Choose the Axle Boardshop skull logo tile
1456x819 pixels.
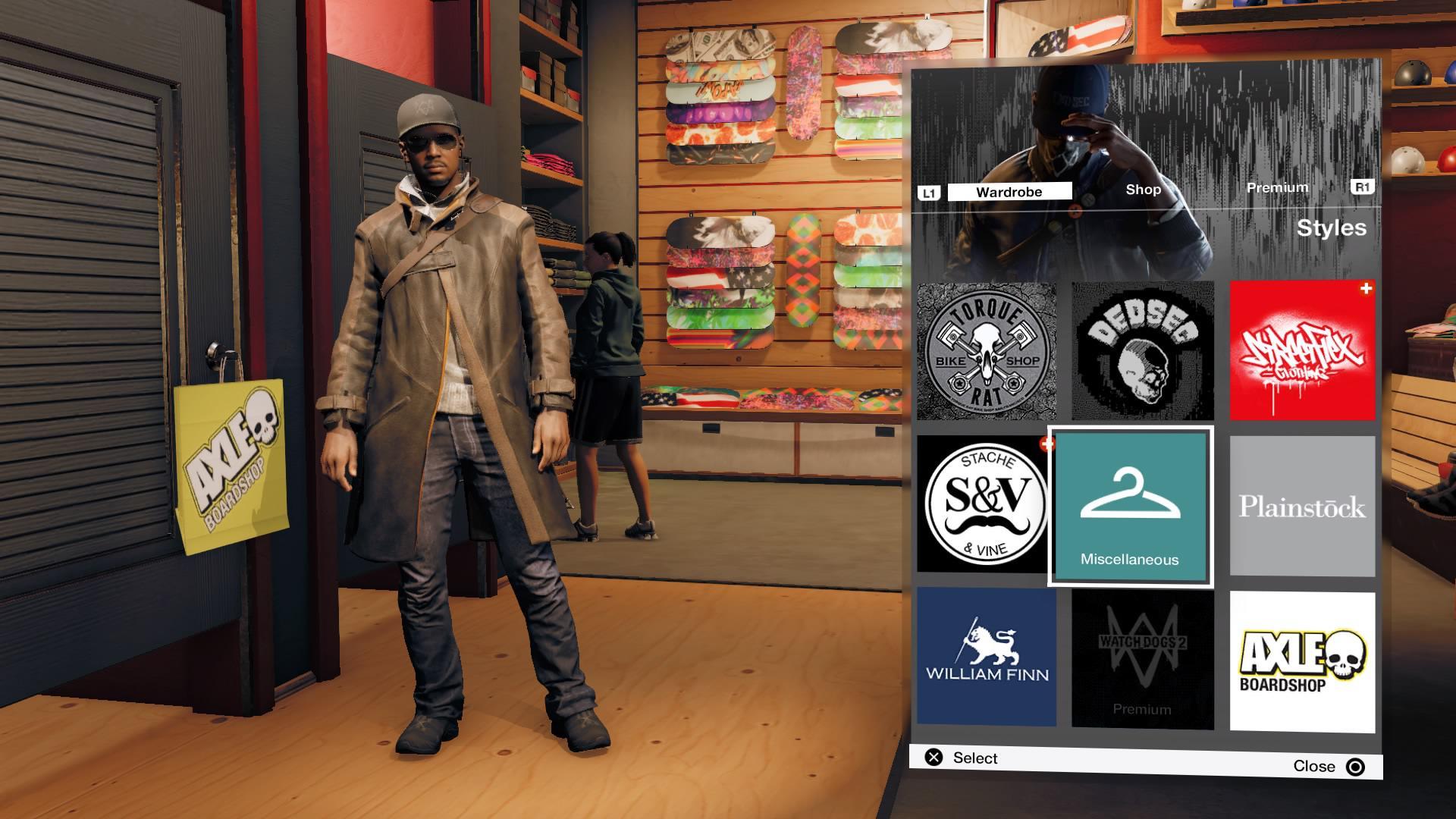point(1301,658)
